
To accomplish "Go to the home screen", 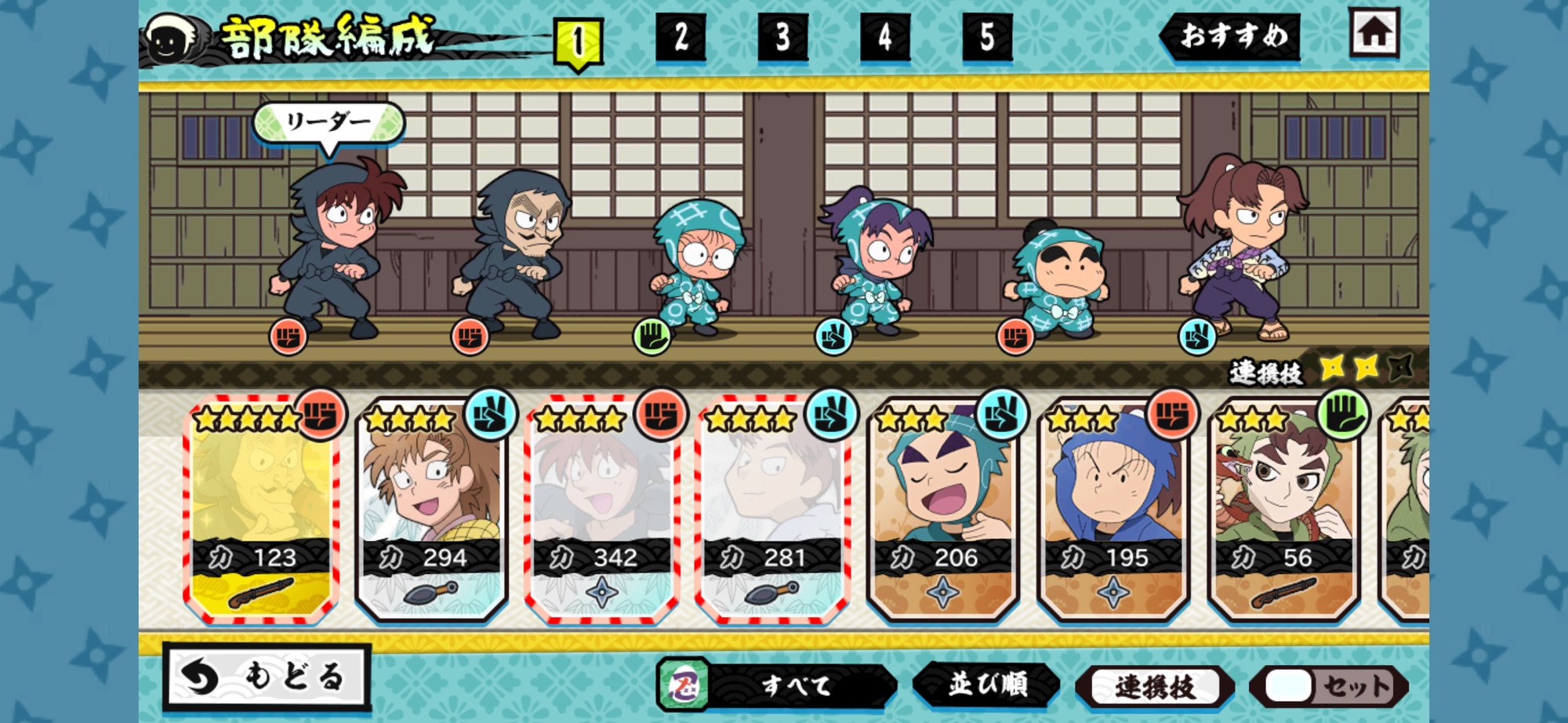I will pyautogui.click(x=1374, y=33).
